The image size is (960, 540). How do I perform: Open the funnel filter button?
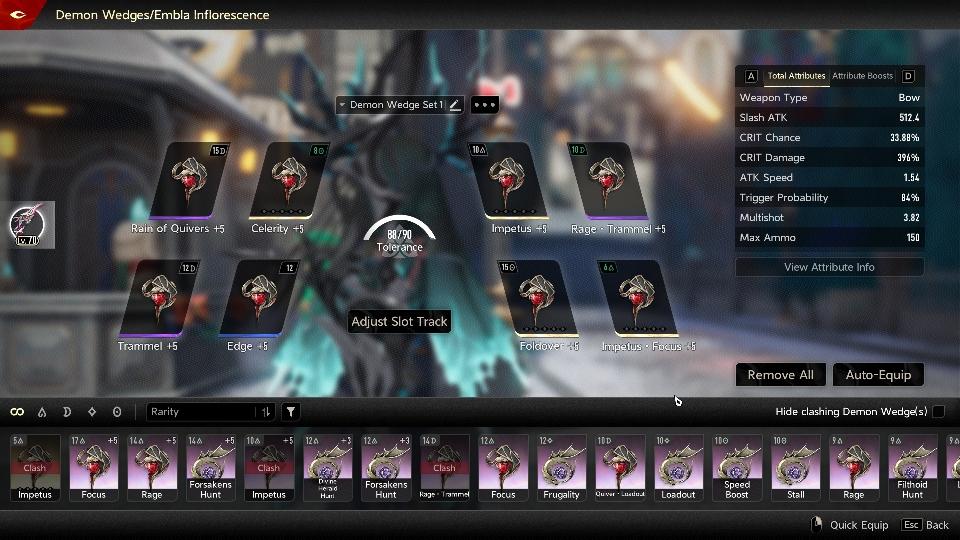point(290,412)
